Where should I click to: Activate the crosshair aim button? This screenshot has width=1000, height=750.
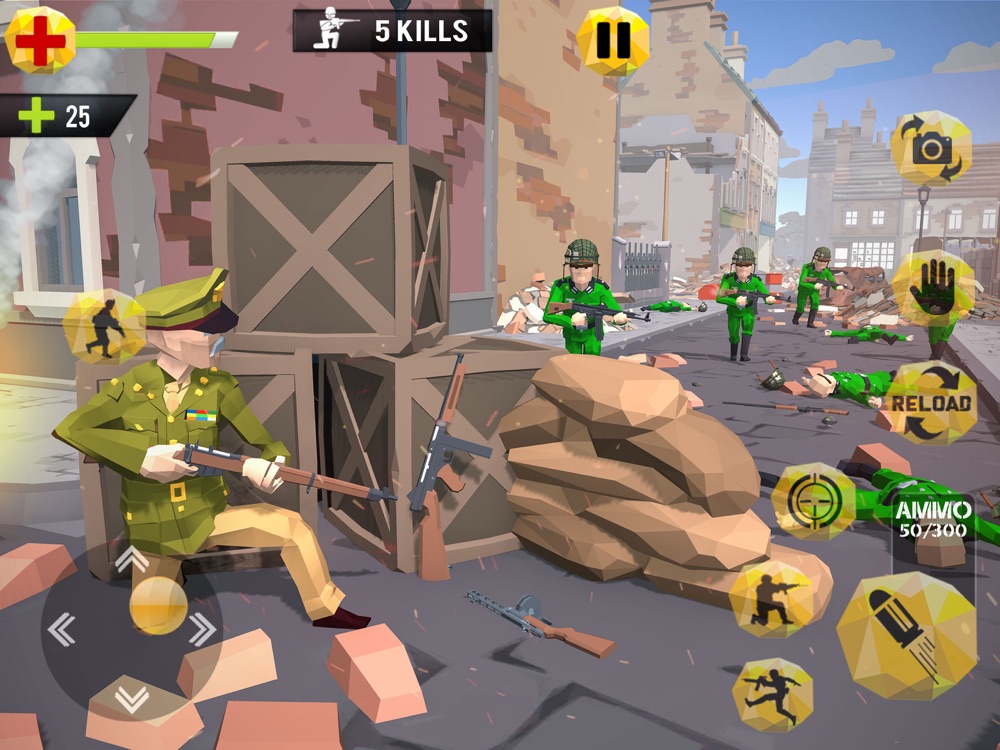tap(813, 501)
